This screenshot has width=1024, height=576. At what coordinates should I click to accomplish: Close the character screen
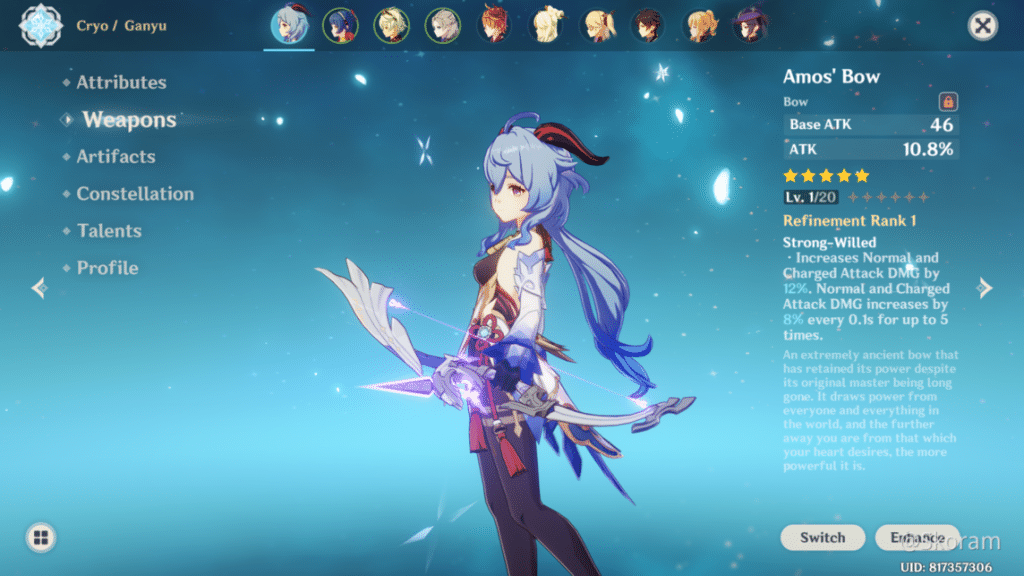(983, 26)
